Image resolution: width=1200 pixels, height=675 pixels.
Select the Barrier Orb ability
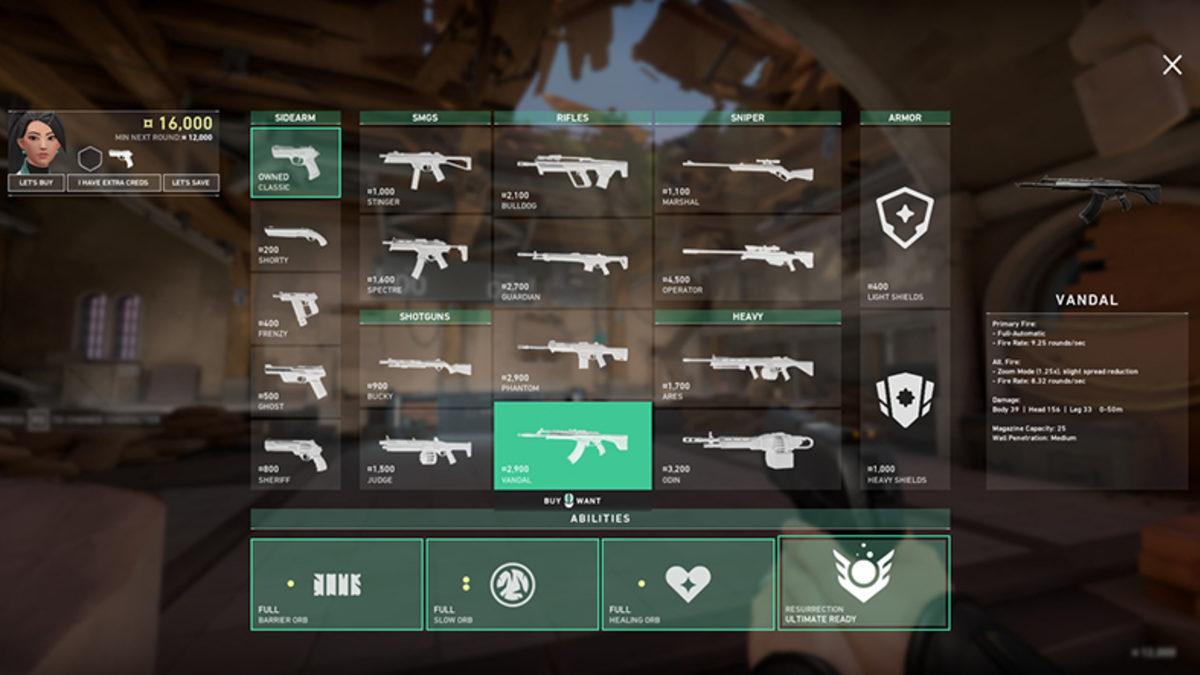click(336, 584)
